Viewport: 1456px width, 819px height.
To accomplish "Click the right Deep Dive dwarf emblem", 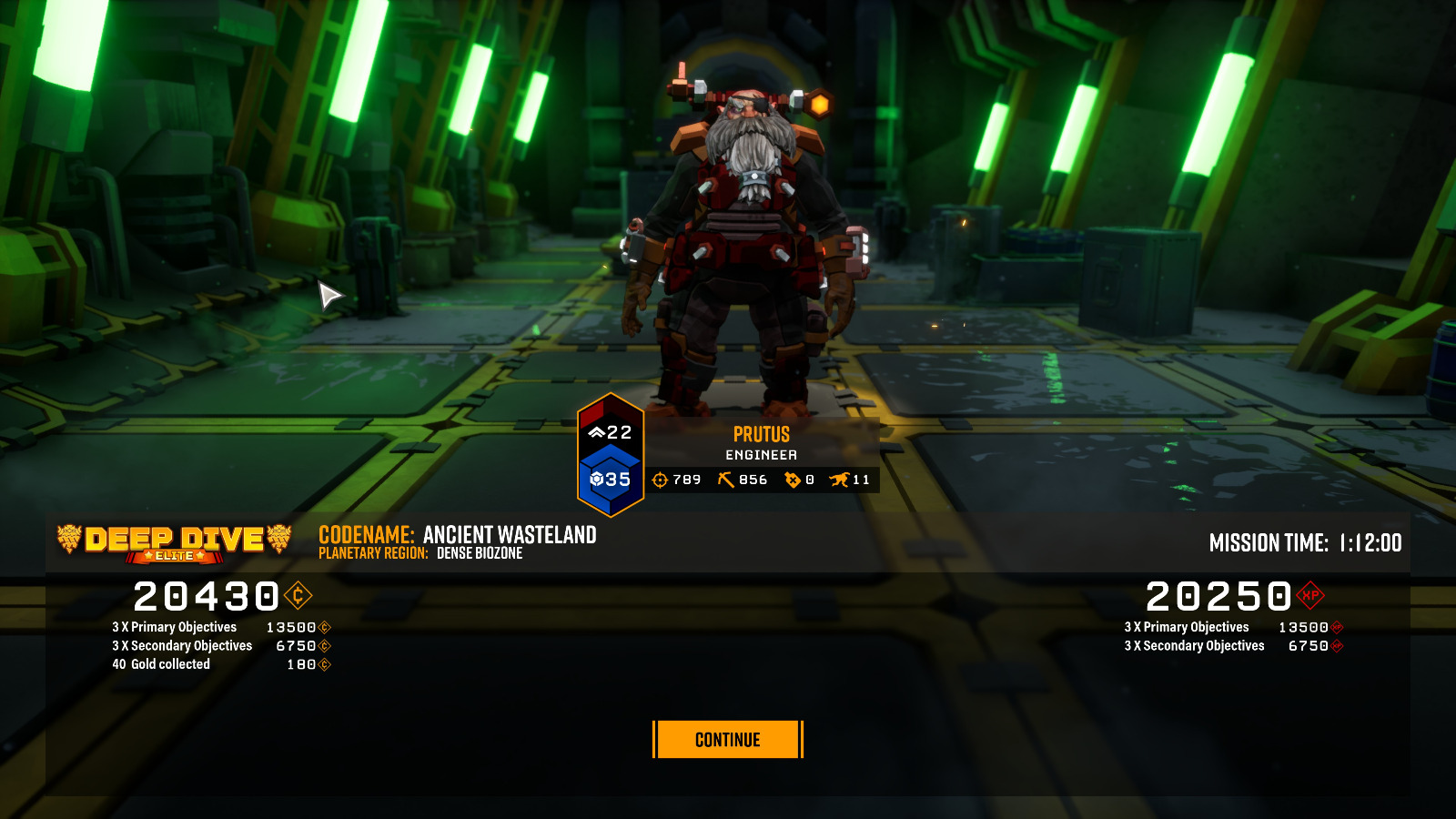I will 279,539.
